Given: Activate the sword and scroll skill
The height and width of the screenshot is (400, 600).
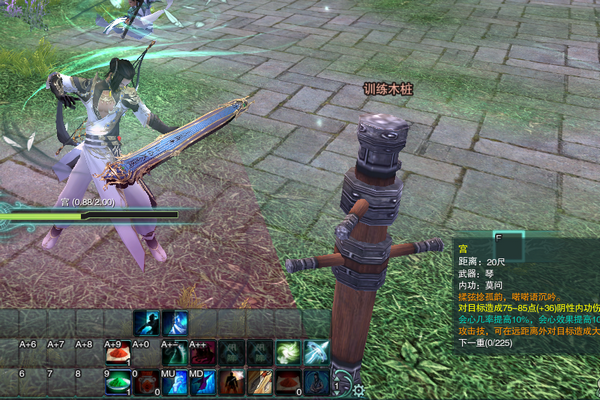Looking at the screenshot, I should pos(260,383).
